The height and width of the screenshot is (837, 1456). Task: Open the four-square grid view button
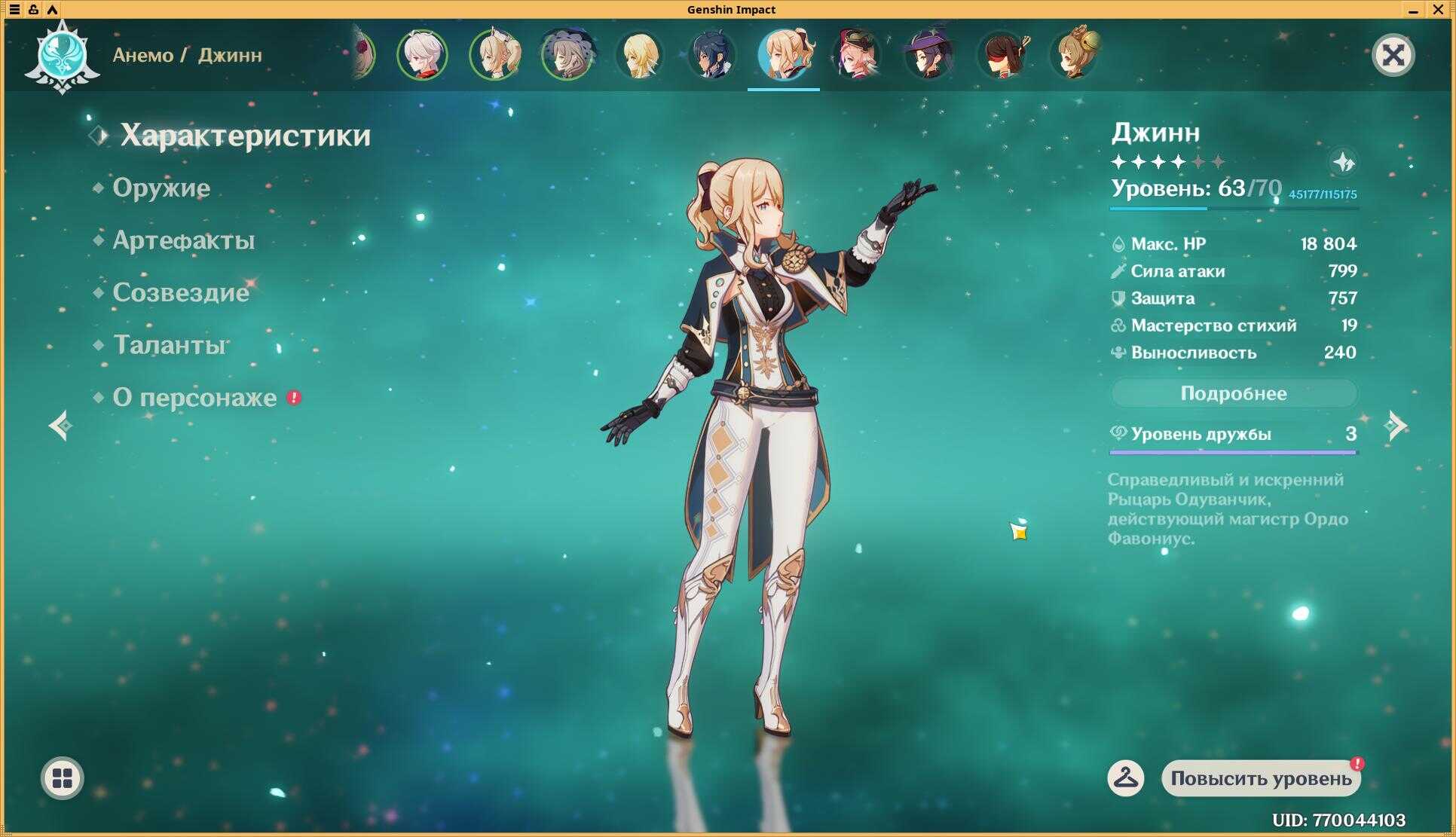point(62,778)
